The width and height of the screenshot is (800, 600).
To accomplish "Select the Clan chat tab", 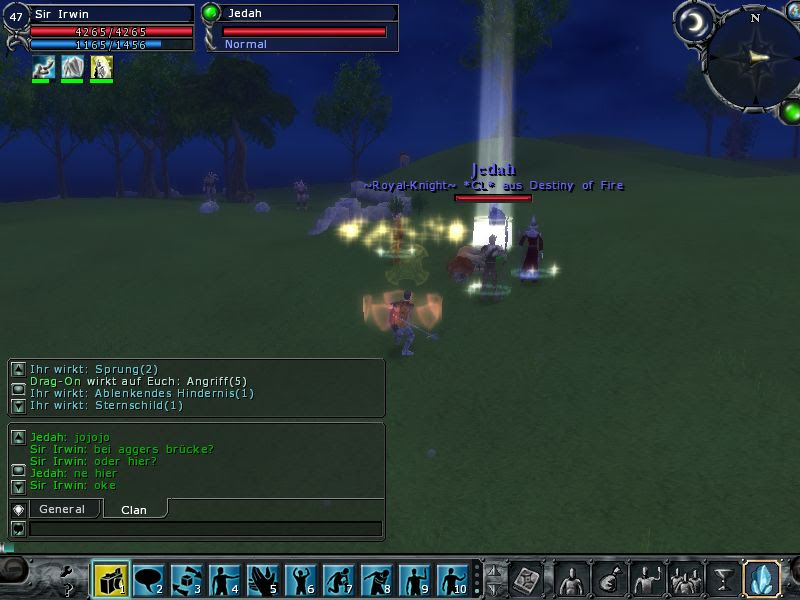I will (134, 509).
